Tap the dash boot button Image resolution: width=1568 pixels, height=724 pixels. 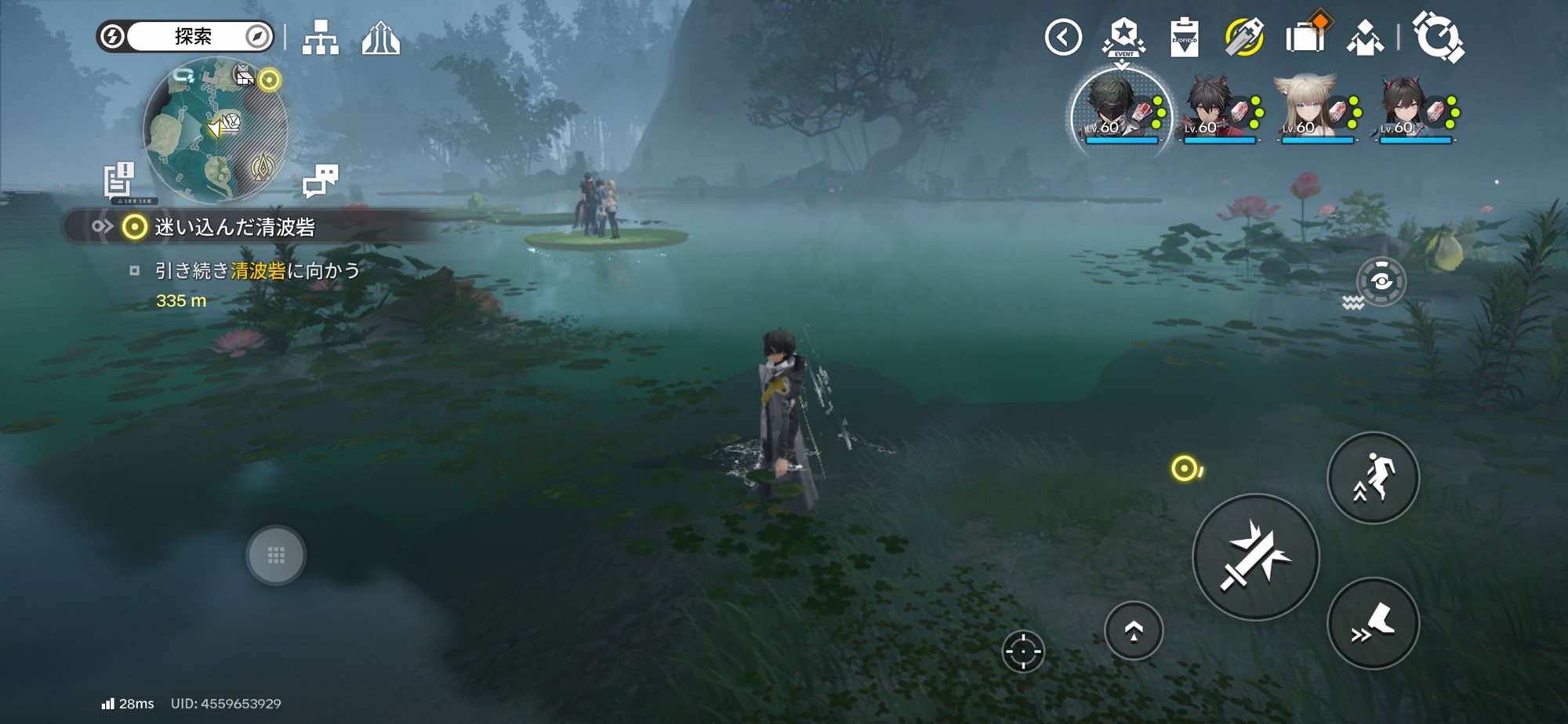coord(1373,624)
